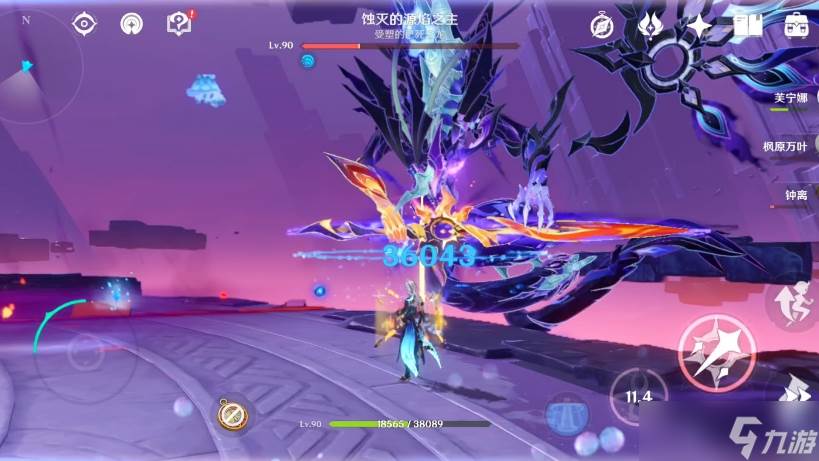The height and width of the screenshot is (461, 819).
Task: Open the backpack inventory
Action: 797,24
